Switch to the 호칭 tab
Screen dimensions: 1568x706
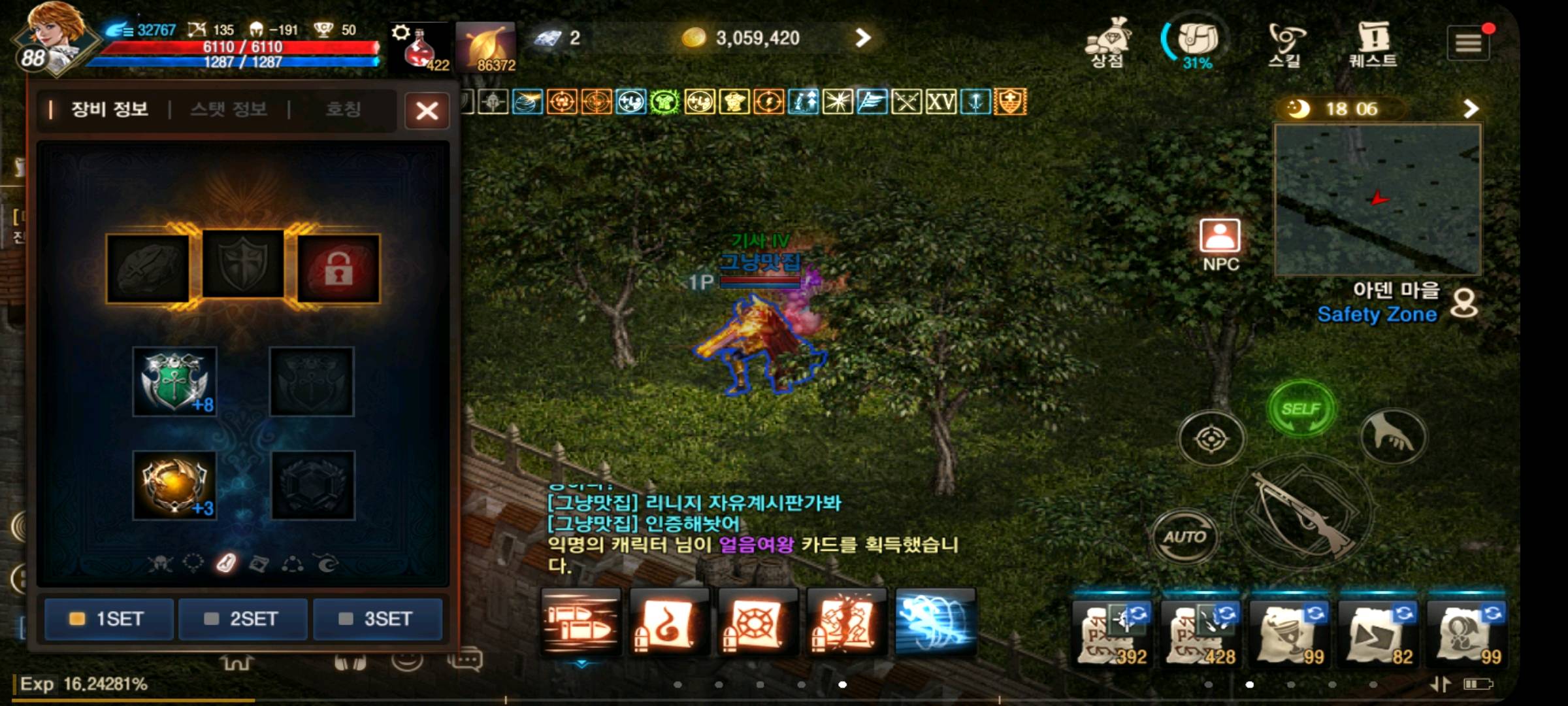[346, 109]
